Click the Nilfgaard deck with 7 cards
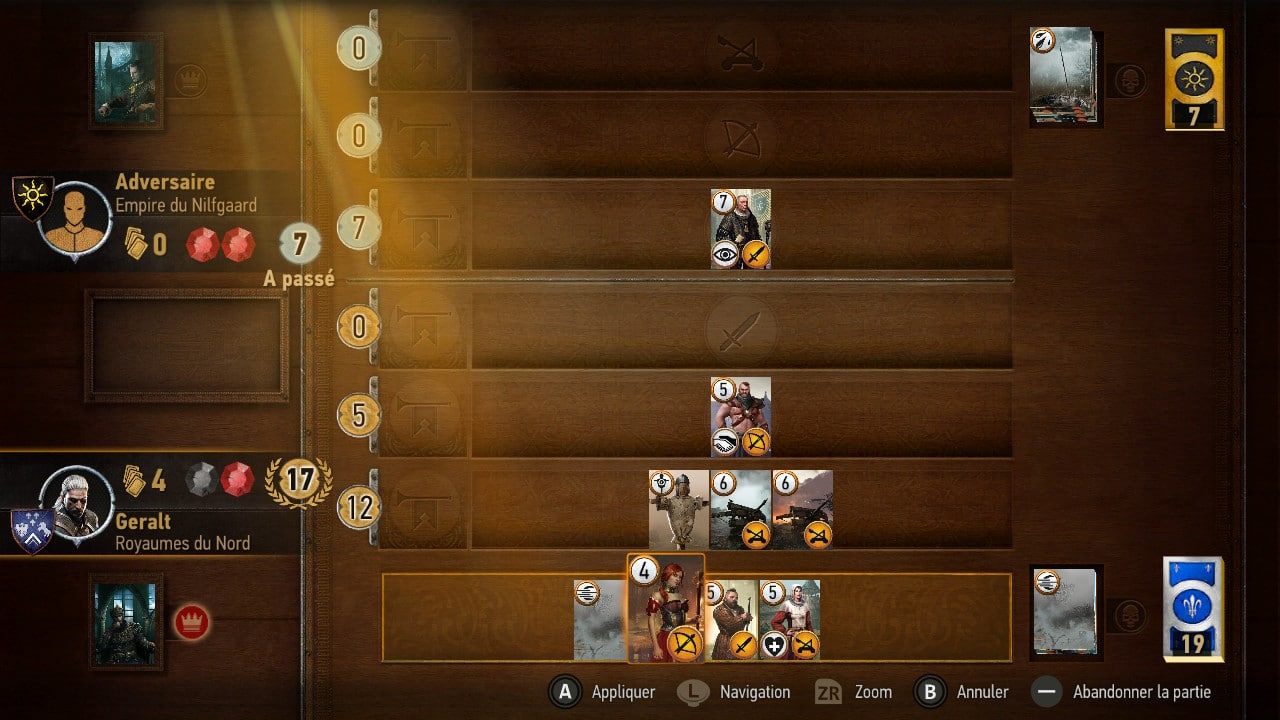 [x=1194, y=78]
